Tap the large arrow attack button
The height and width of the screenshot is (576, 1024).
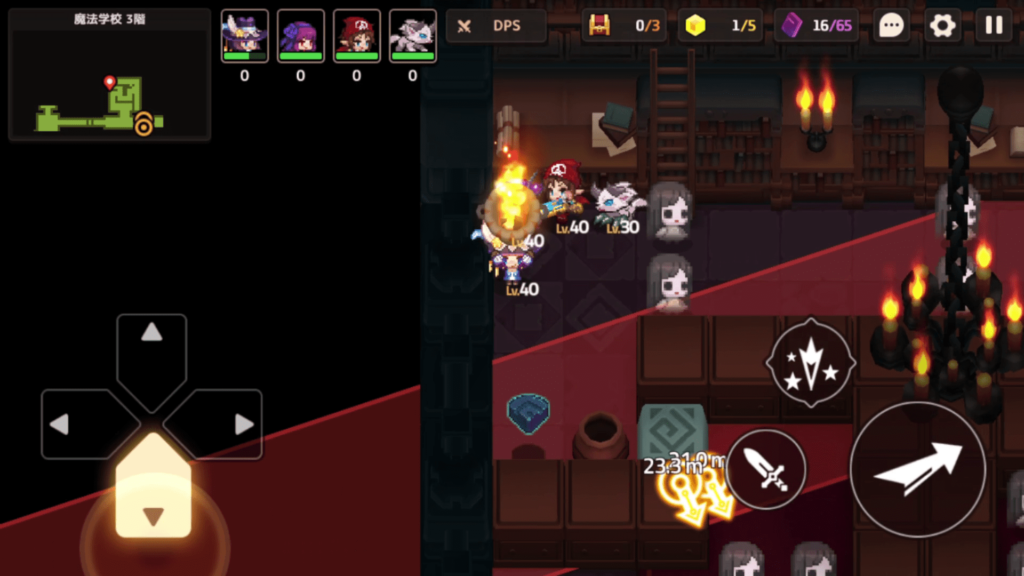pos(918,469)
